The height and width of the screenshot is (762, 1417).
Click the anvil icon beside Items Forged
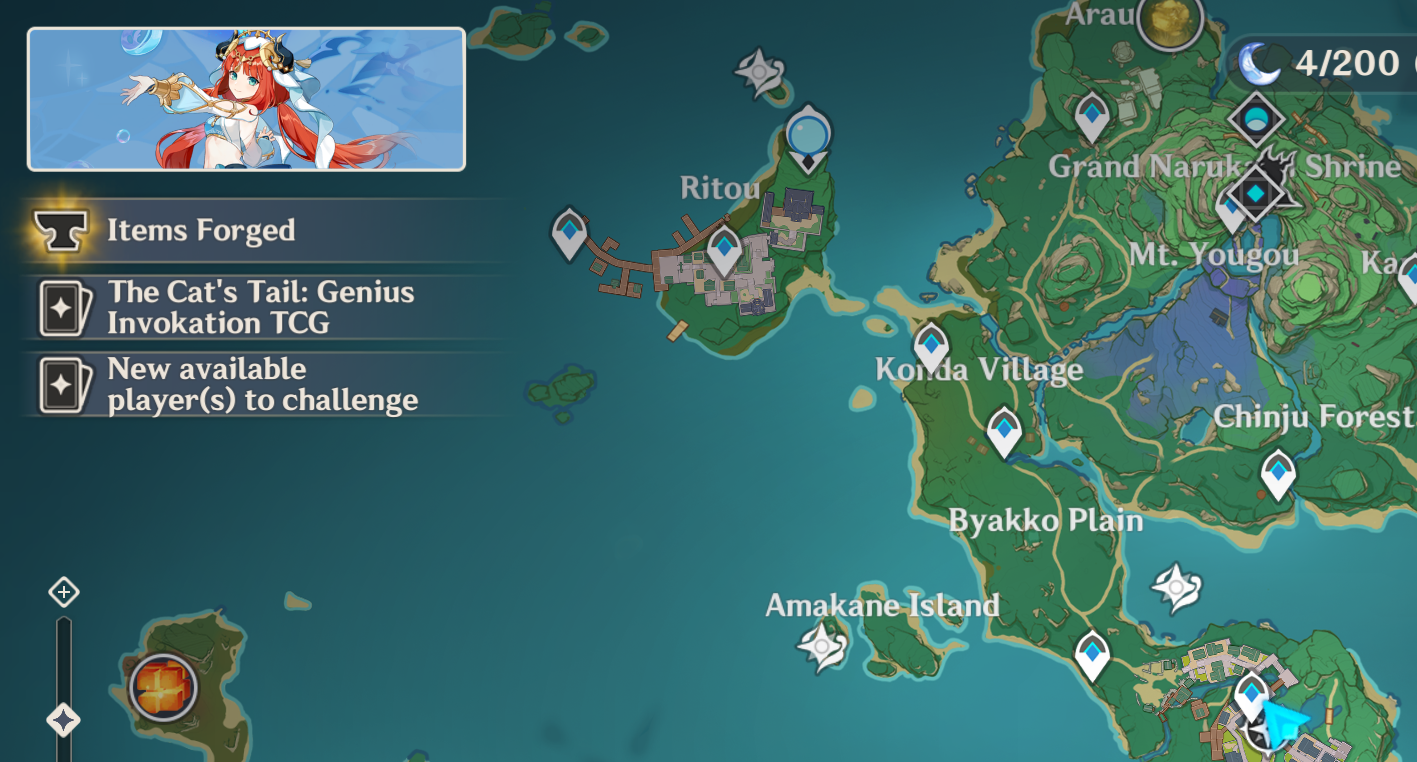coord(63,229)
